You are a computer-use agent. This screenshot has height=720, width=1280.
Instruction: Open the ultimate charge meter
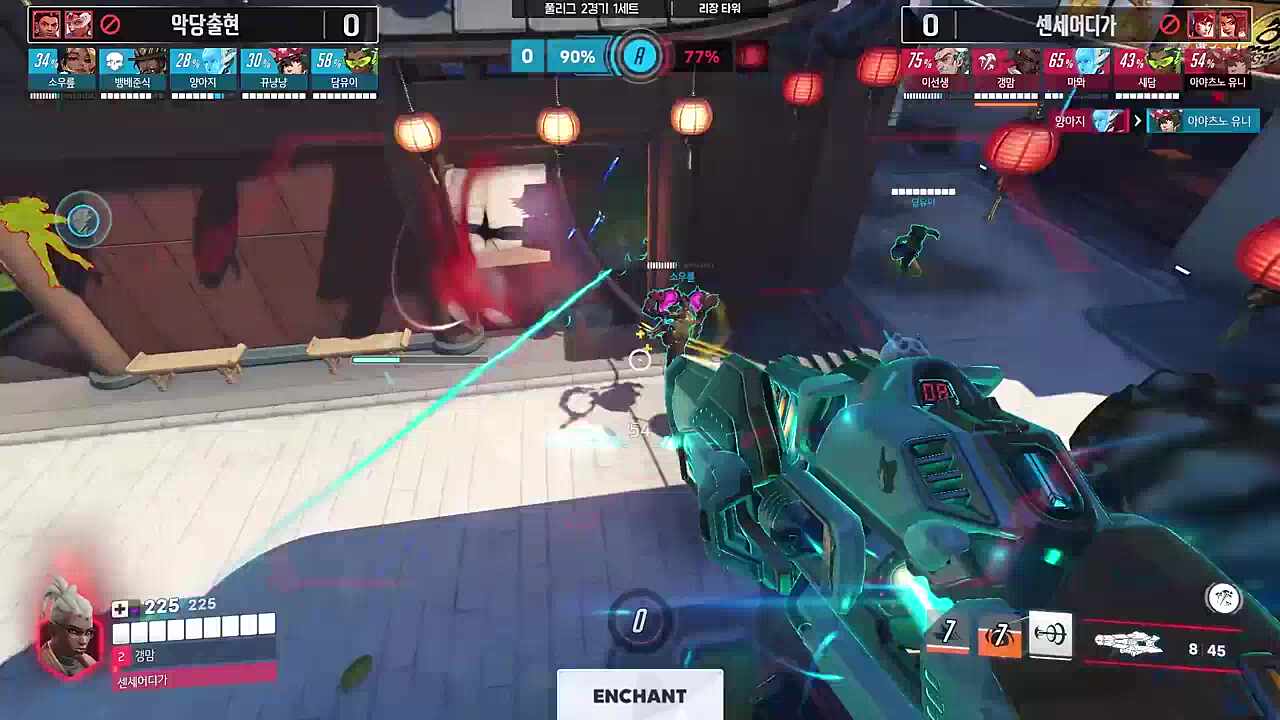point(640,621)
